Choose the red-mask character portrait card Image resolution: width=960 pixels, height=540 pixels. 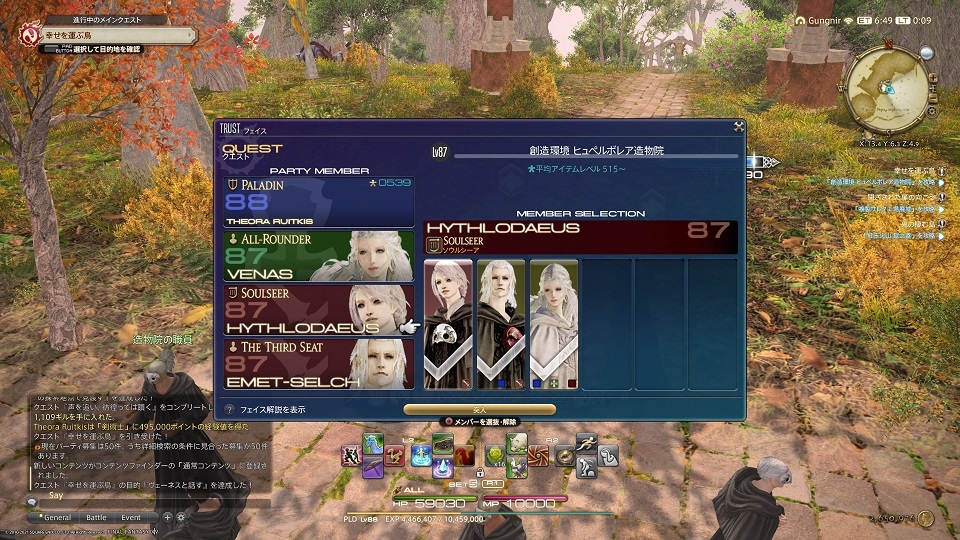500,323
